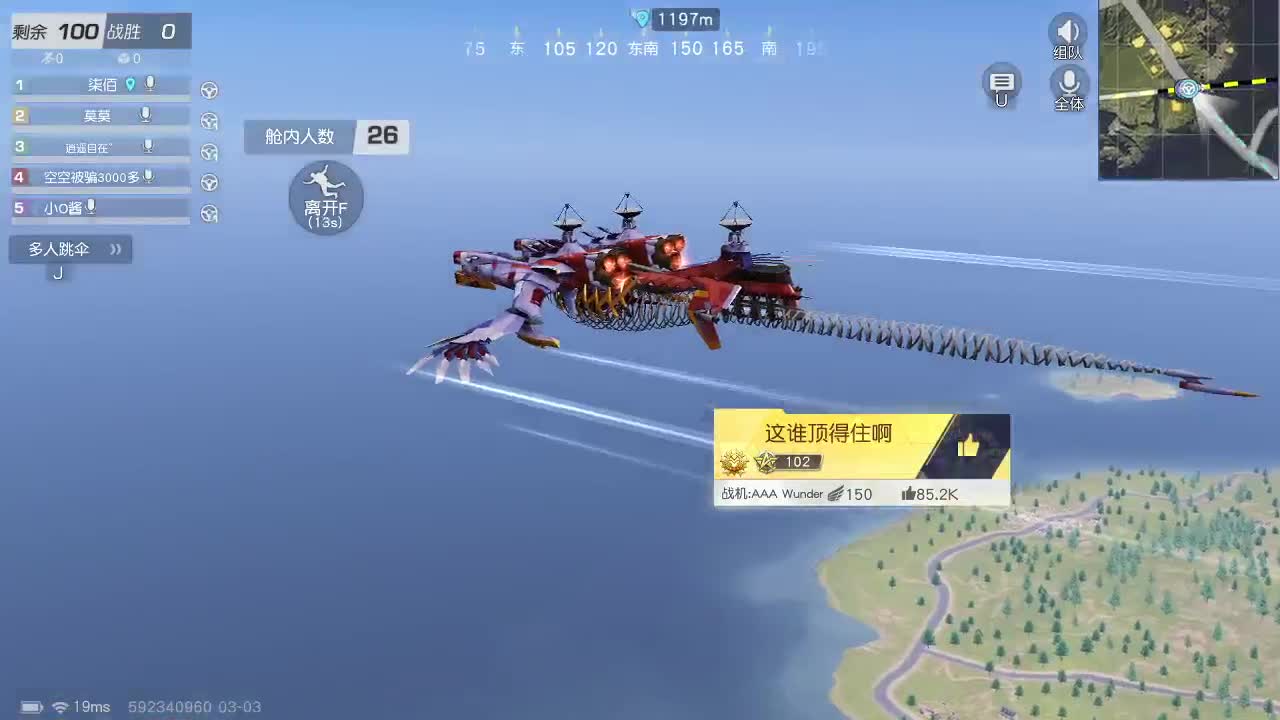Toggle follow-jump wheel next to player 1

point(209,89)
